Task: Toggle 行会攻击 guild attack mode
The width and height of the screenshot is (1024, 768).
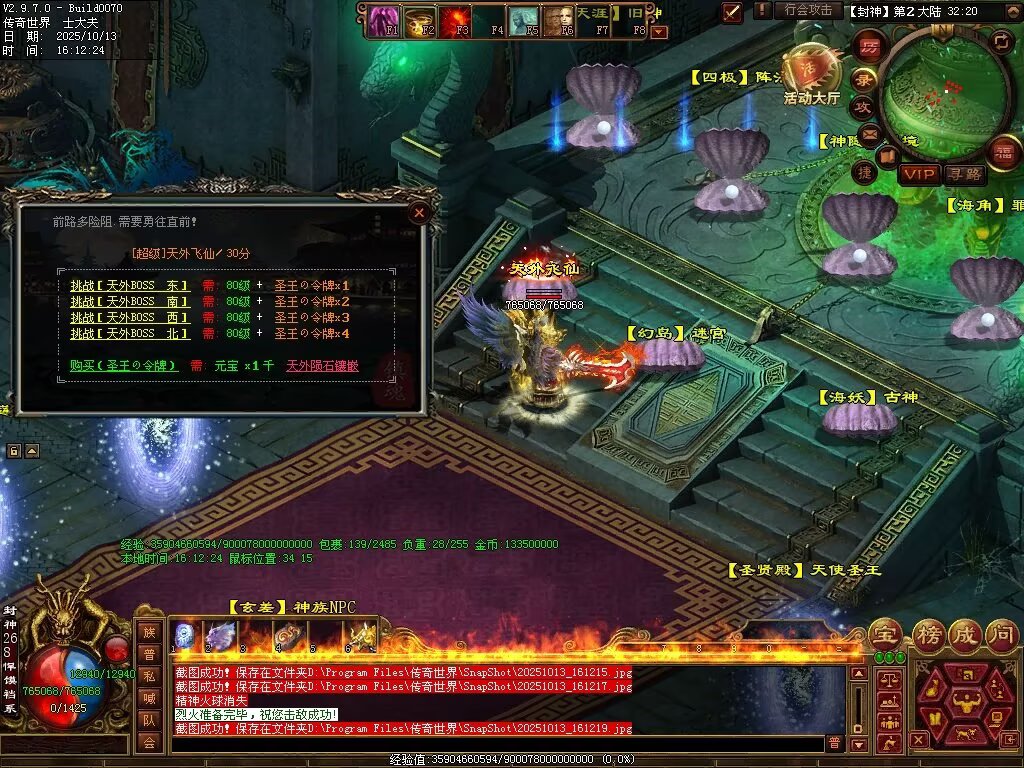Action: (808, 10)
